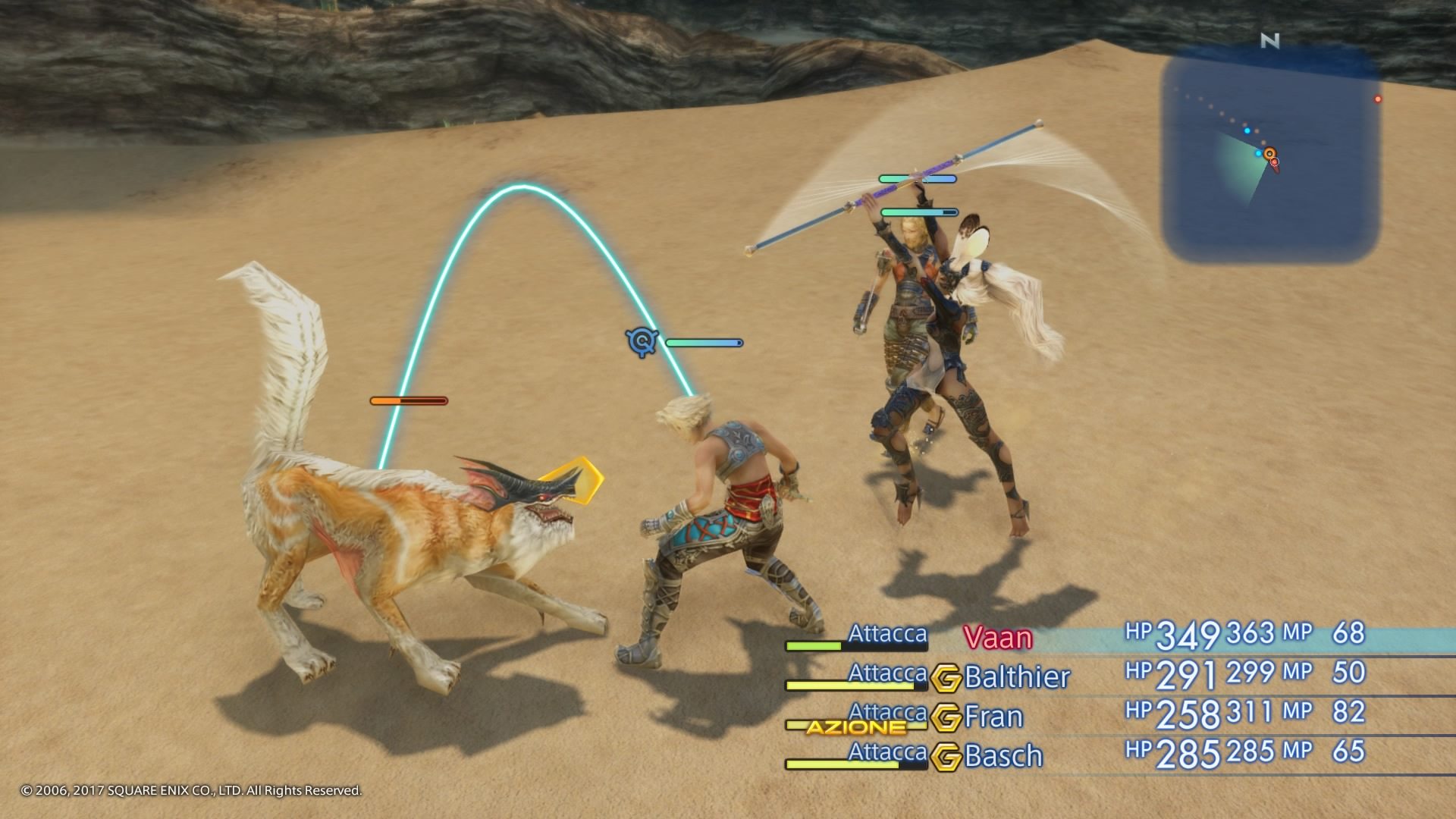The image size is (1456, 819).
Task: Pick Basch's name in the party list
Action: [x=1003, y=756]
